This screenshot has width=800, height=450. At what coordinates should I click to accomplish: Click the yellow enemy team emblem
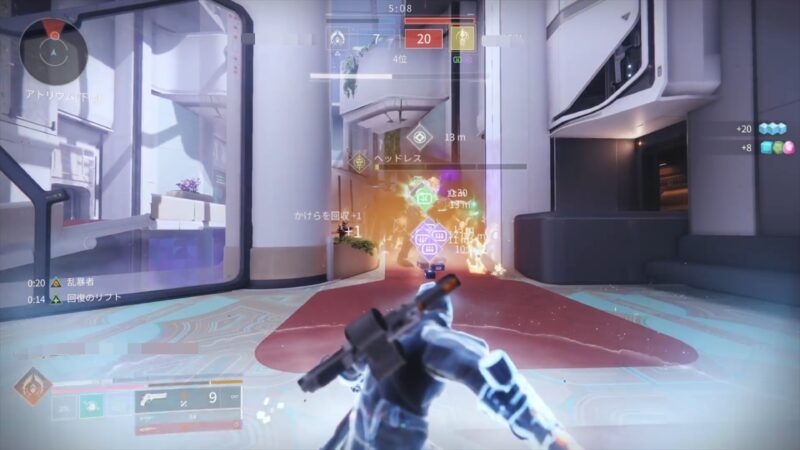click(462, 38)
